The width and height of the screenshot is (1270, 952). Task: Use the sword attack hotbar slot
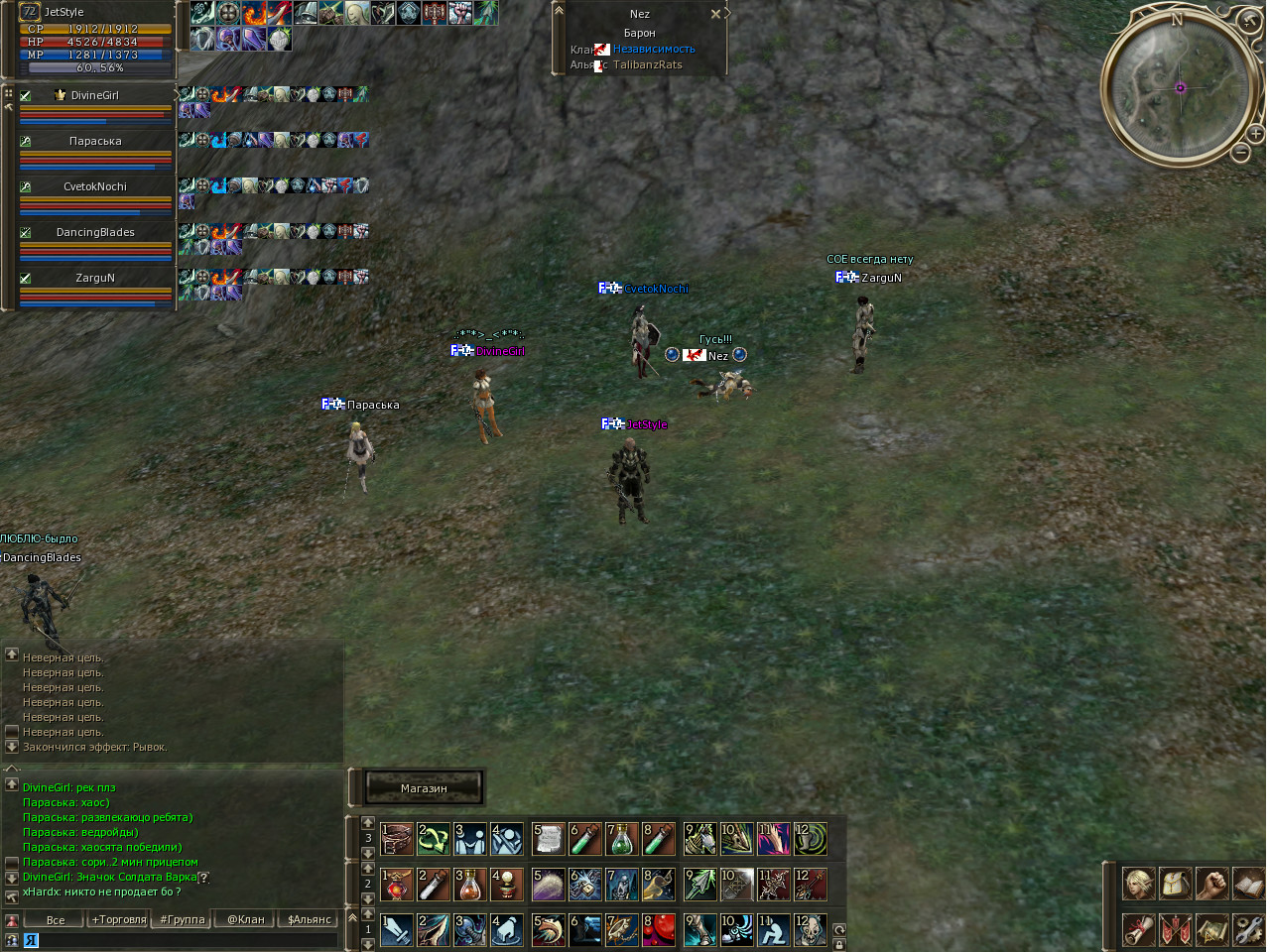[397, 930]
